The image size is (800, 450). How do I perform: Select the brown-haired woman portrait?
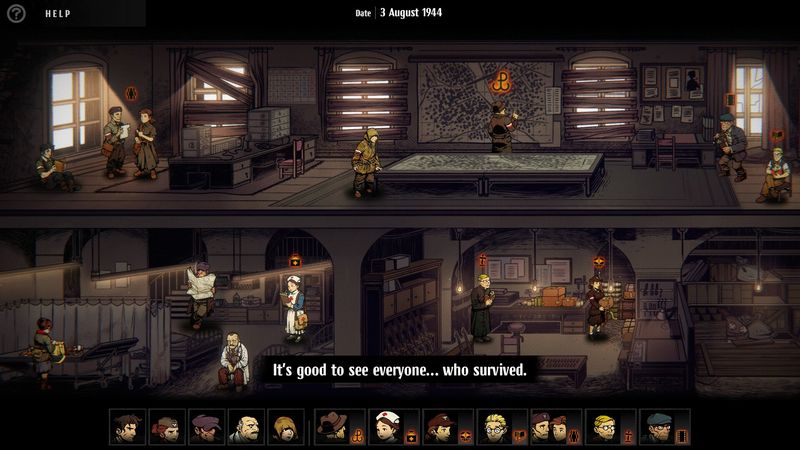[284, 427]
